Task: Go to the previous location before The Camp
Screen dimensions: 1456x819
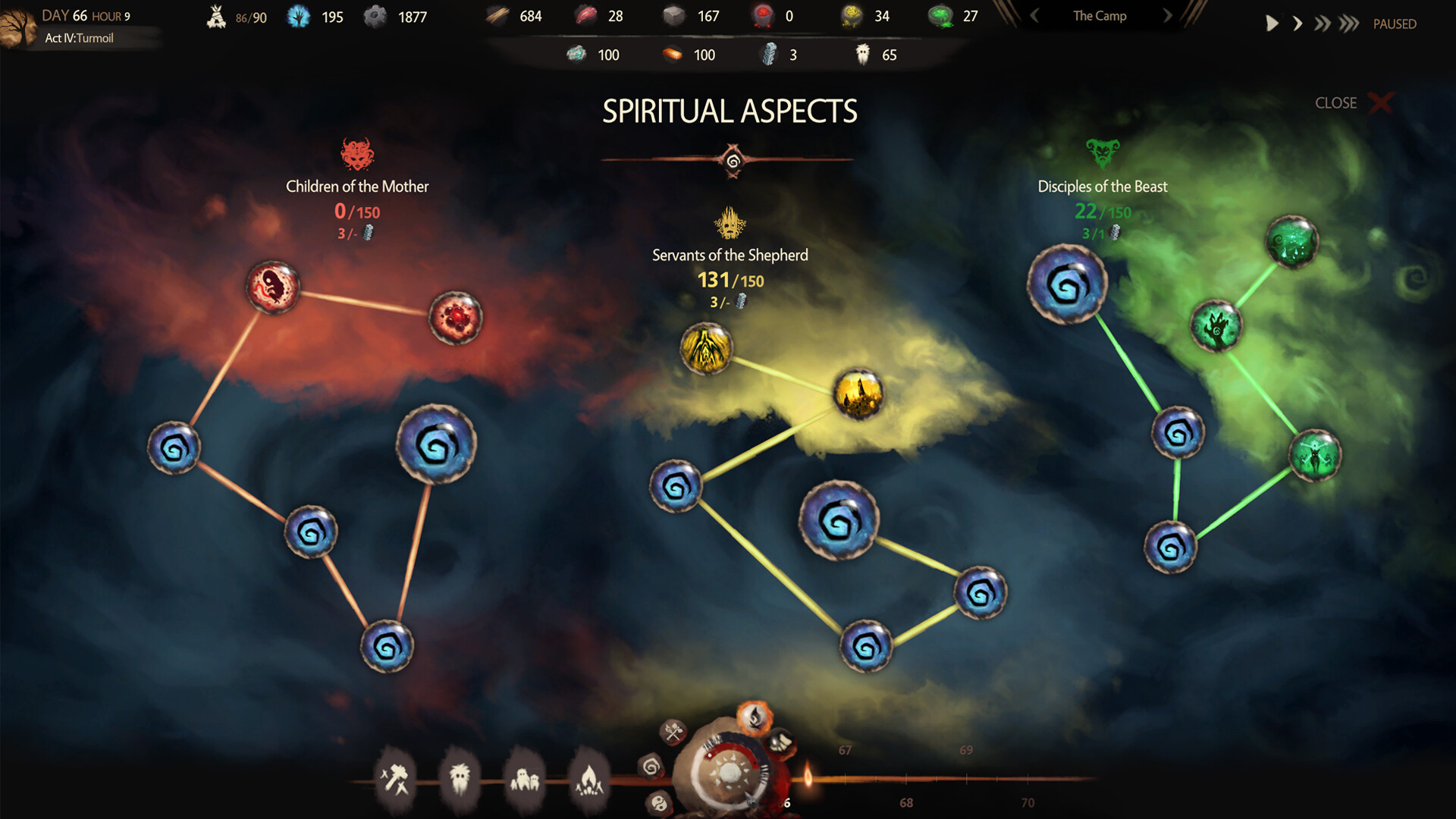Action: [1034, 16]
